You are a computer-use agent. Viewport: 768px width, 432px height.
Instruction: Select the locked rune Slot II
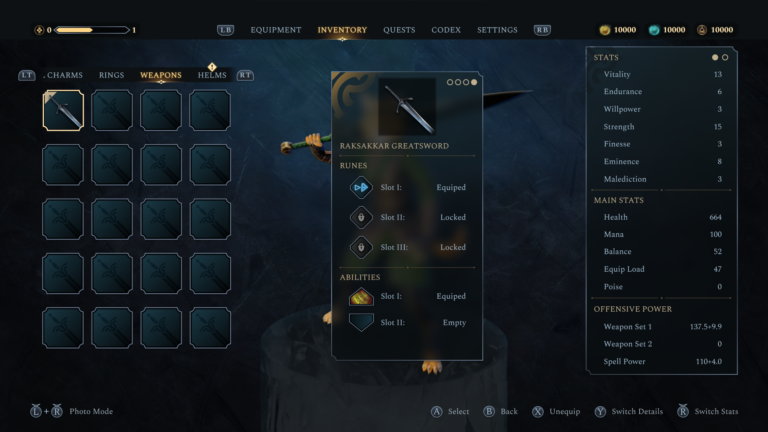point(407,217)
